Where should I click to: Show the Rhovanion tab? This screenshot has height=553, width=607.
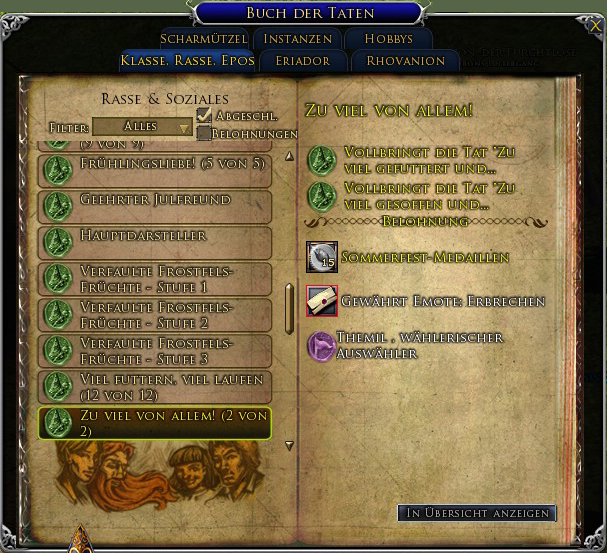point(403,61)
